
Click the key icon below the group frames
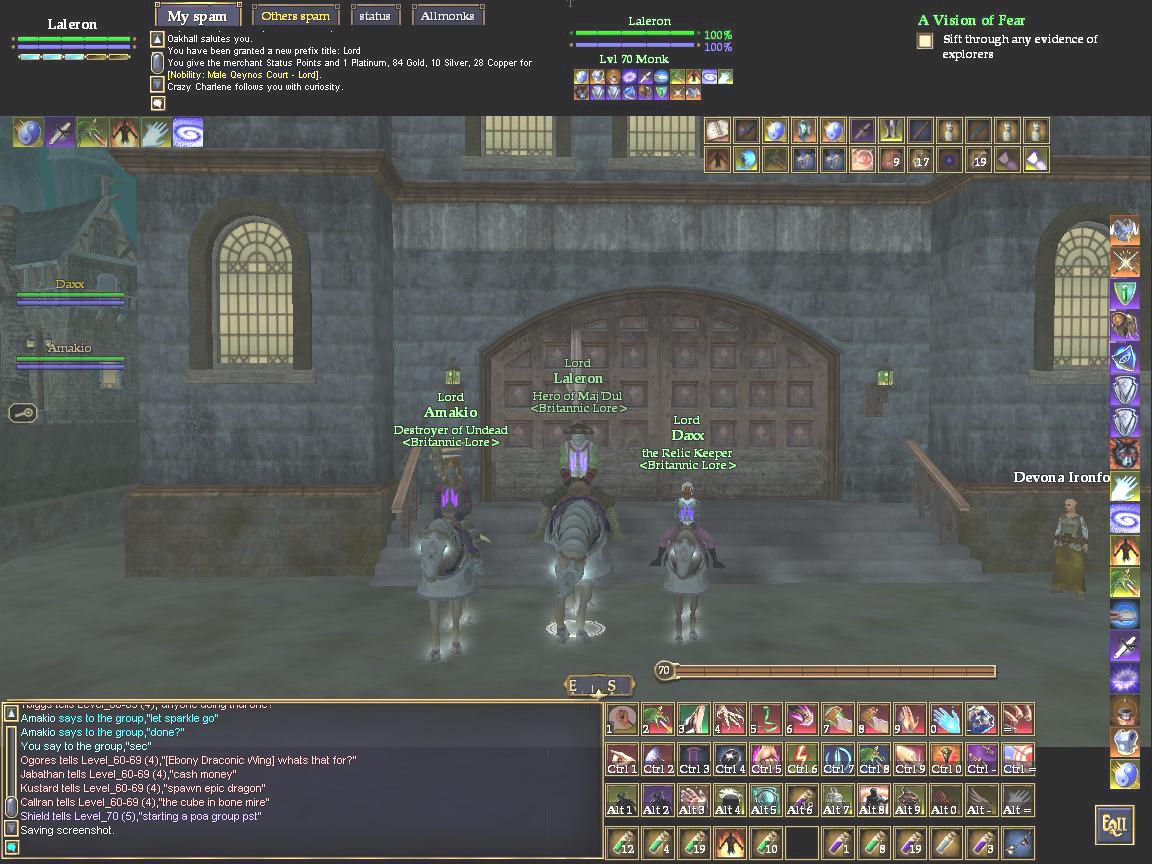click(x=23, y=411)
